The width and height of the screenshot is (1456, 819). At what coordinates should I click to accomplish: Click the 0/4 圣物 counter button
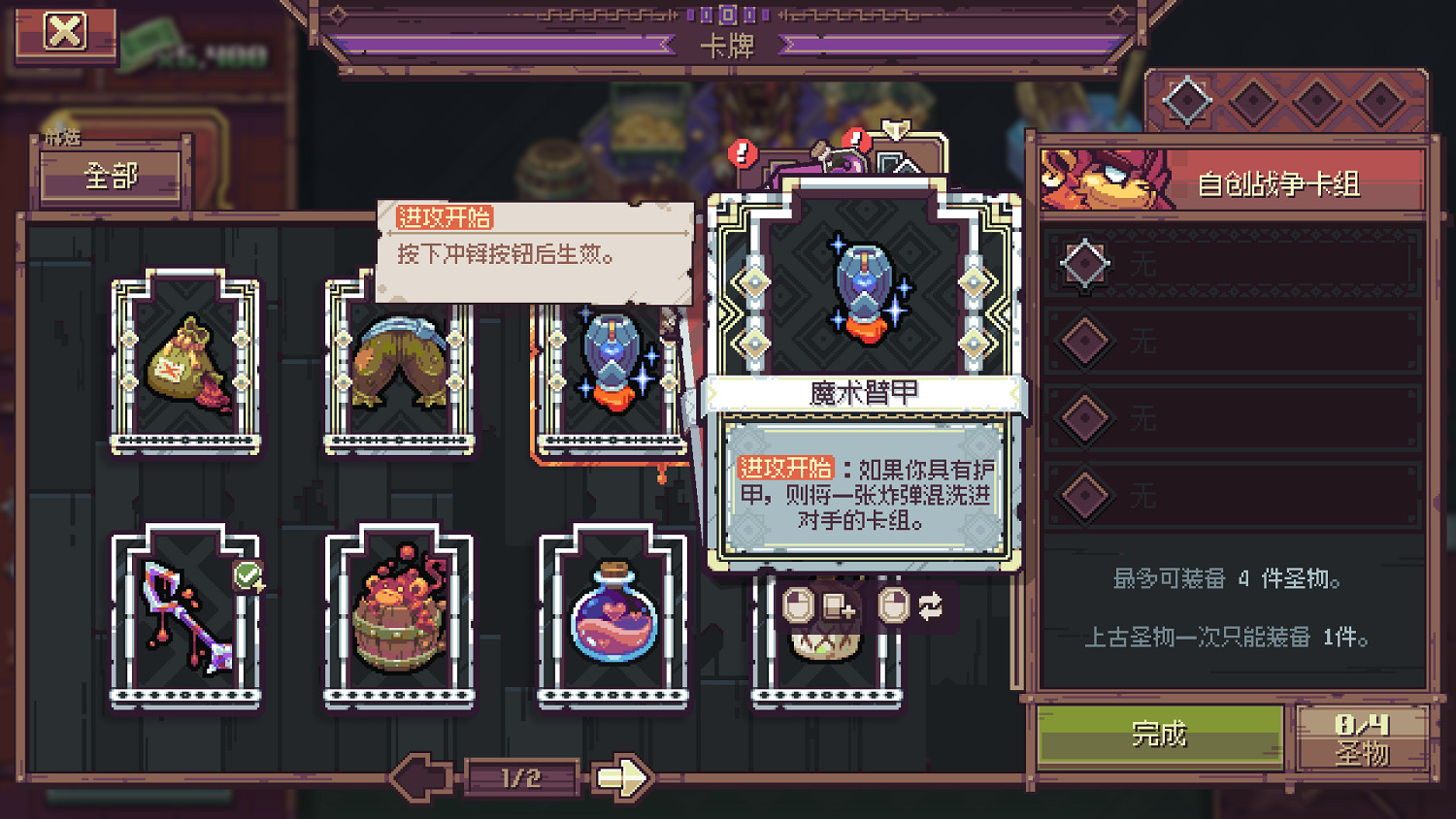pos(1365,738)
